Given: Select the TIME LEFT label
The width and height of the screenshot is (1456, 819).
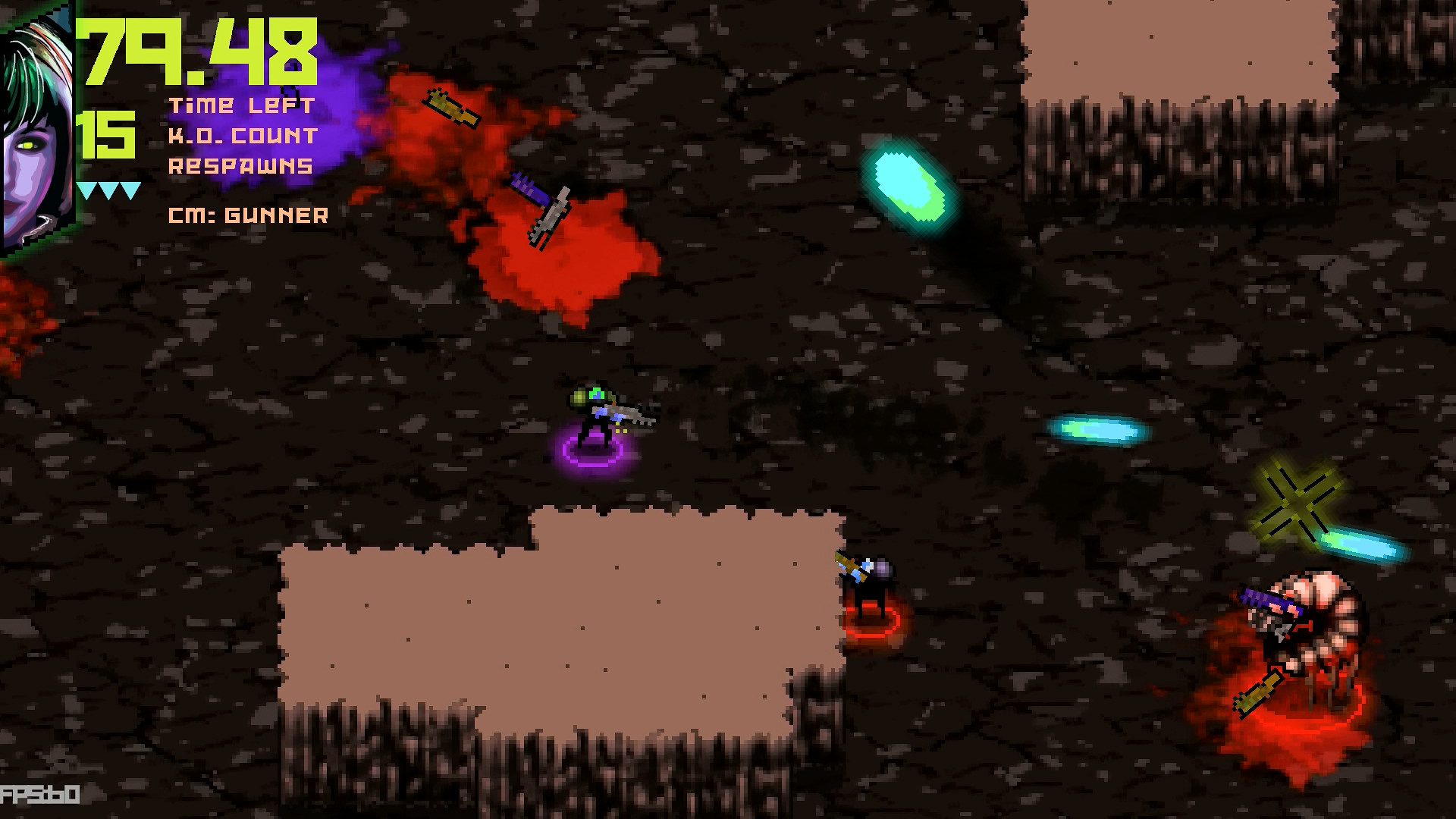Looking at the screenshot, I should 241,106.
